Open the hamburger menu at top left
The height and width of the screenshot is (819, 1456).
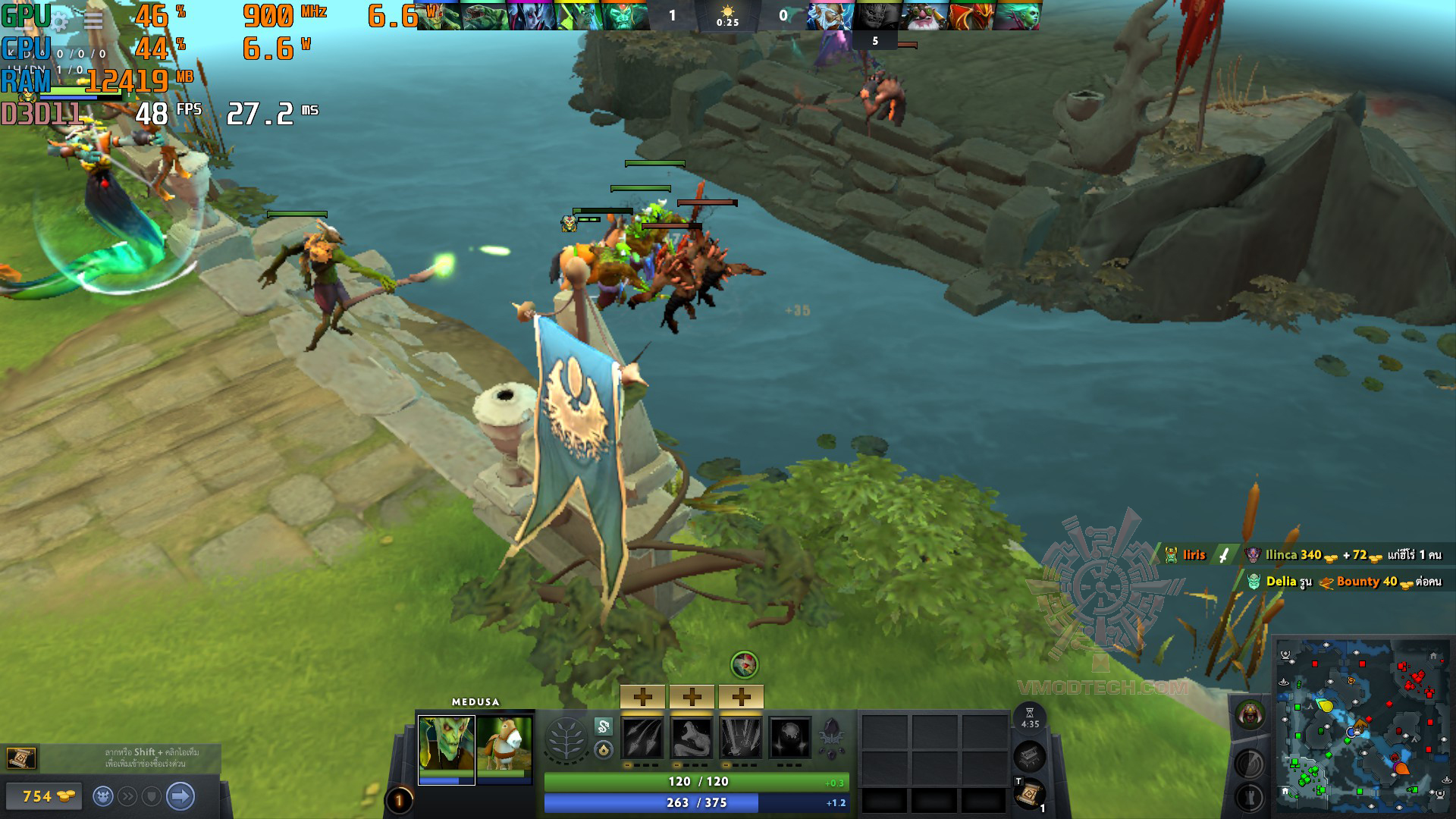[93, 20]
